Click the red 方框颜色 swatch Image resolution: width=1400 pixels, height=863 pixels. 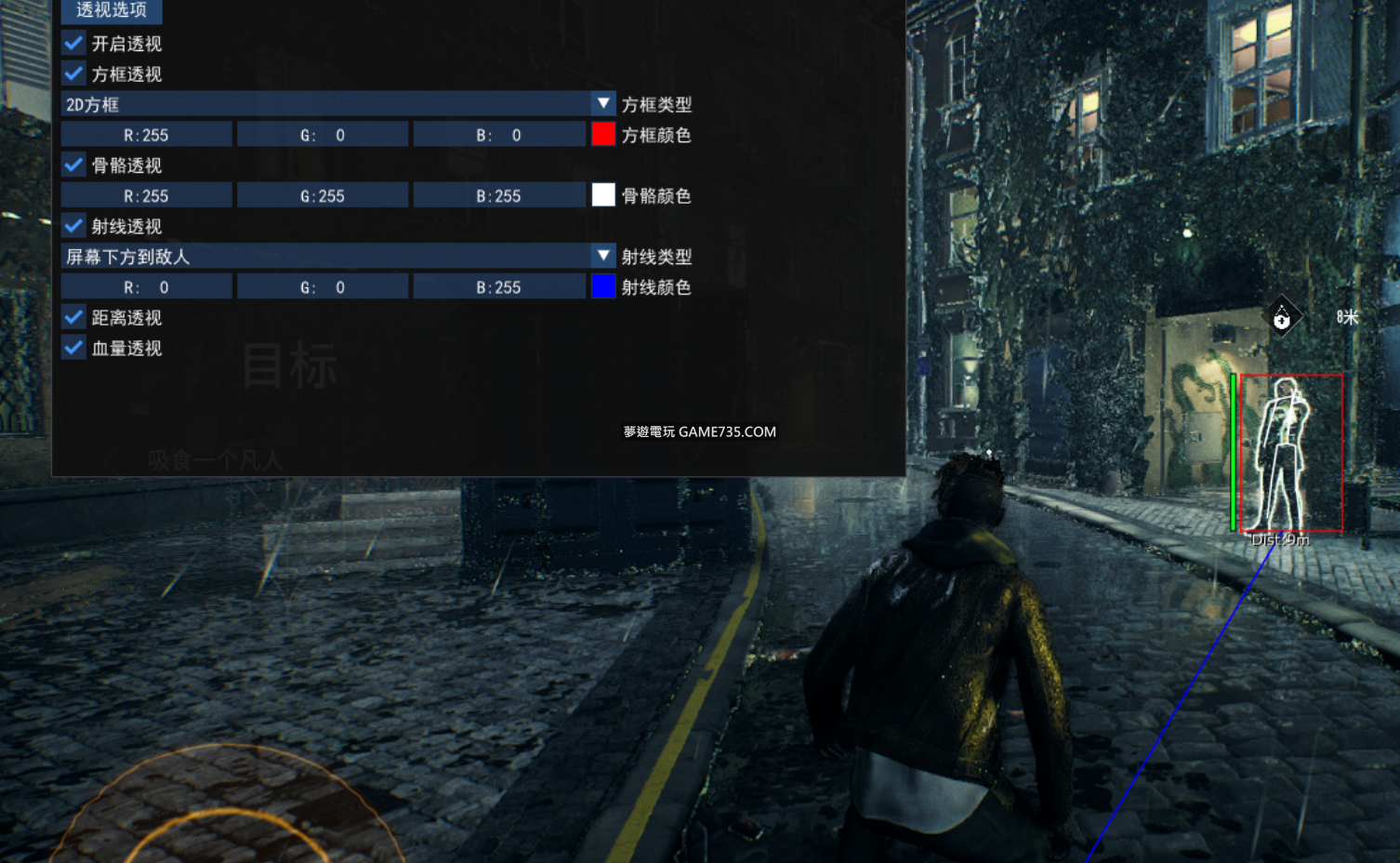pos(603,135)
